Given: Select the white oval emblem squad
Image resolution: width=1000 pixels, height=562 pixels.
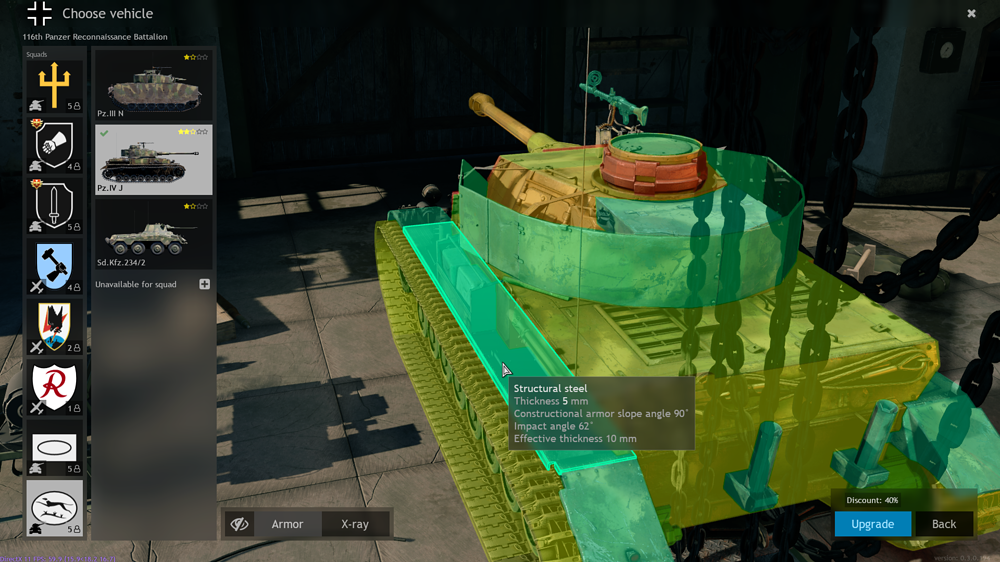Looking at the screenshot, I should (54, 448).
